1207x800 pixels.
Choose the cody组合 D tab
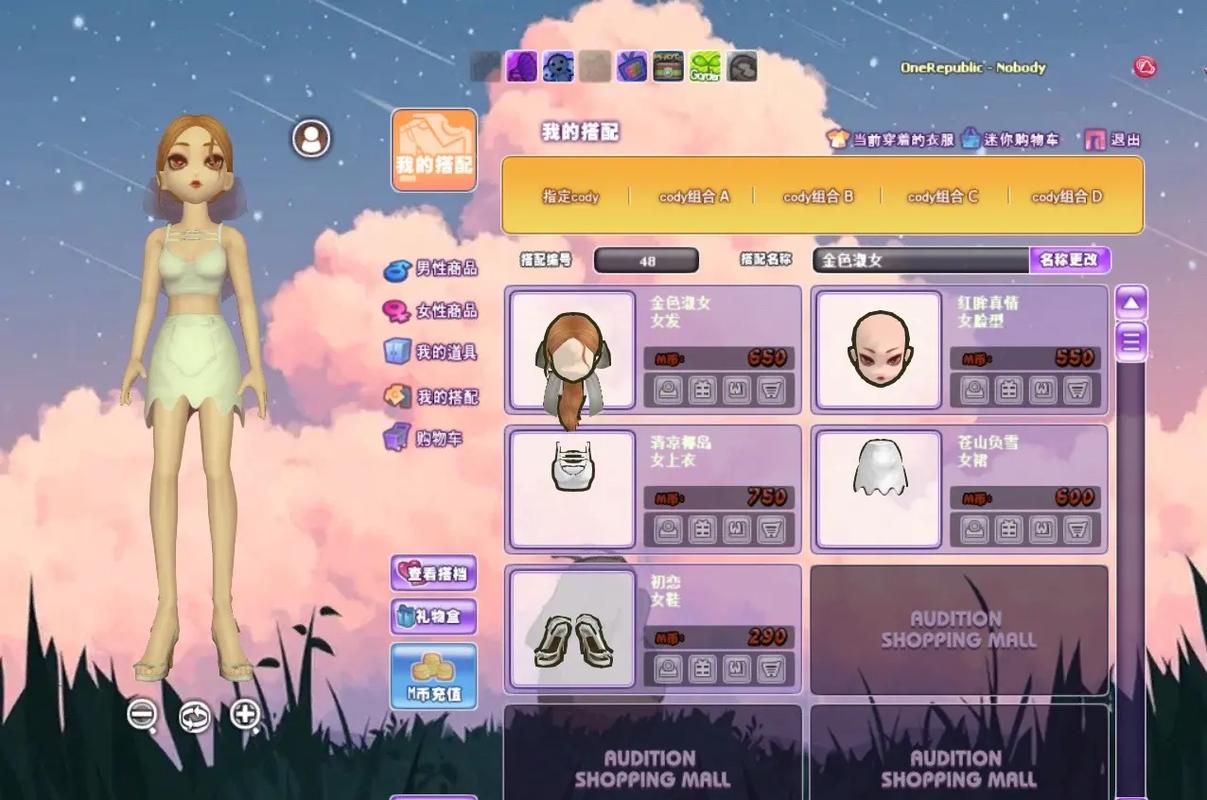pos(1066,197)
